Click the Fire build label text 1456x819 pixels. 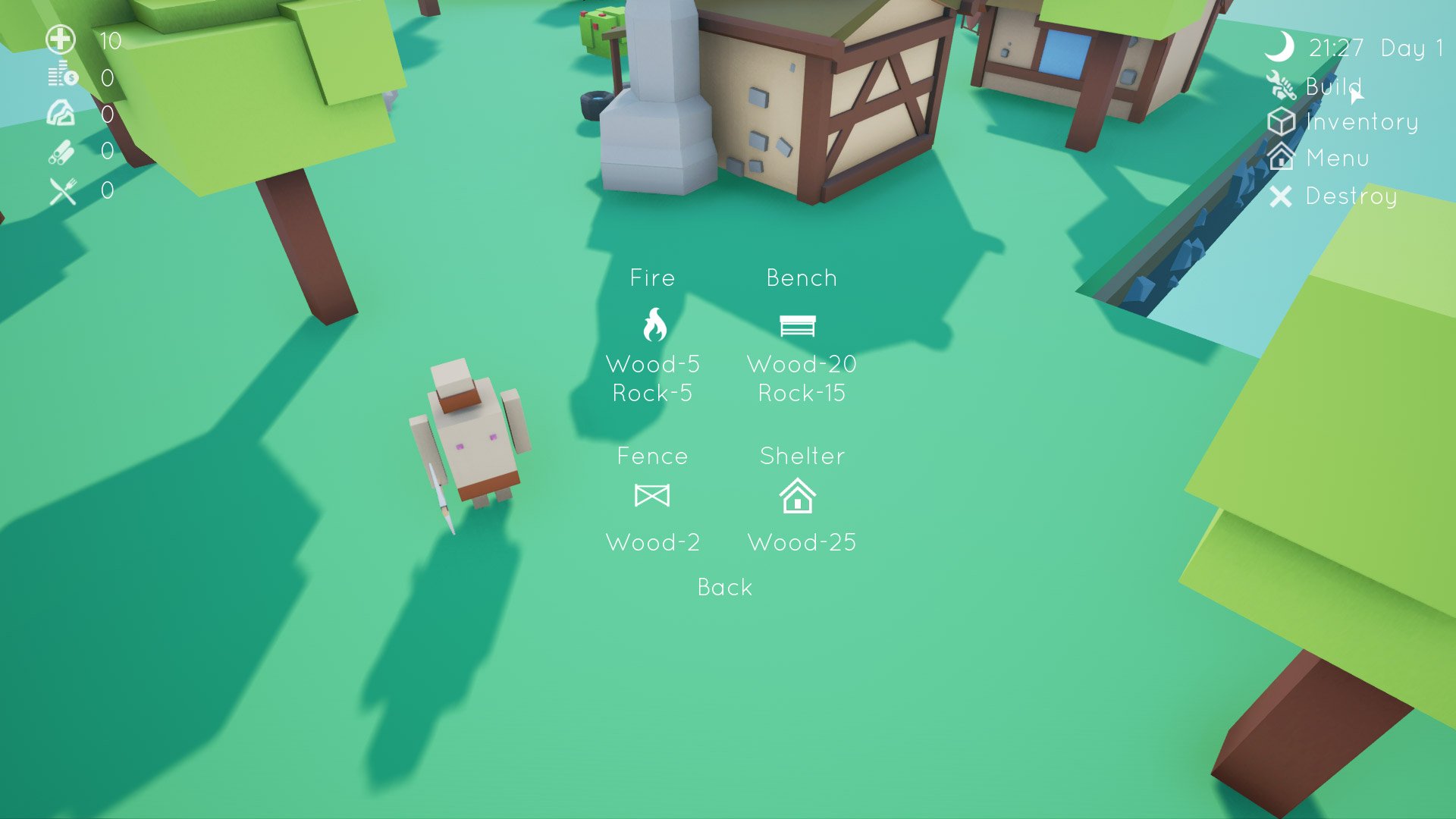(653, 278)
